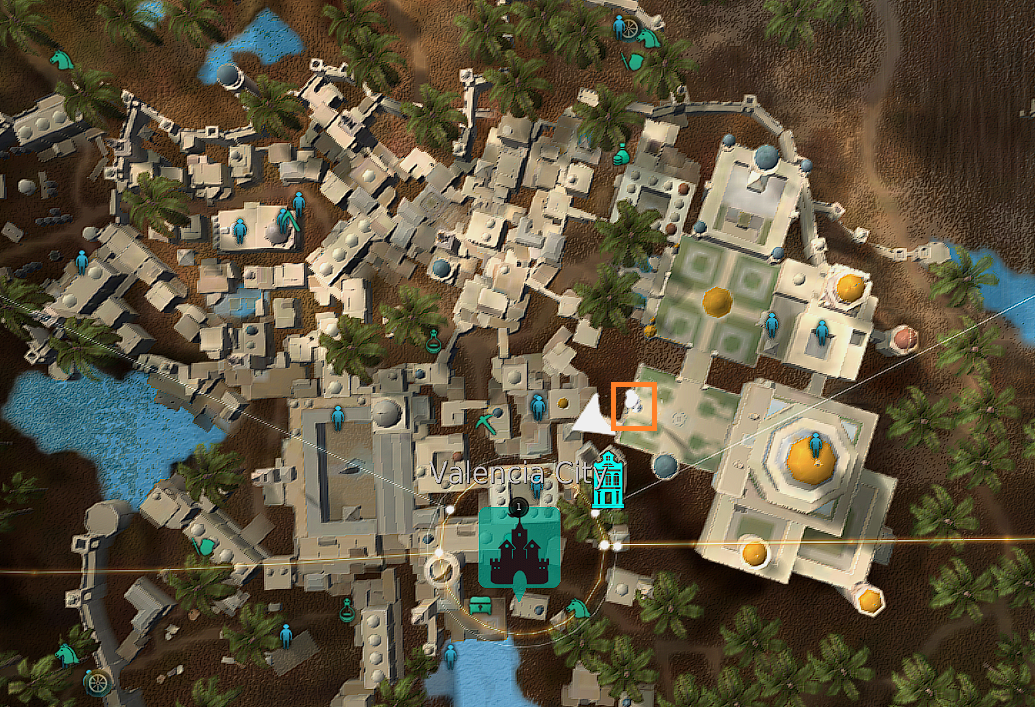Viewport: 1035px width, 707px height.
Task: Open the cyan house building marker
Action: tap(607, 479)
